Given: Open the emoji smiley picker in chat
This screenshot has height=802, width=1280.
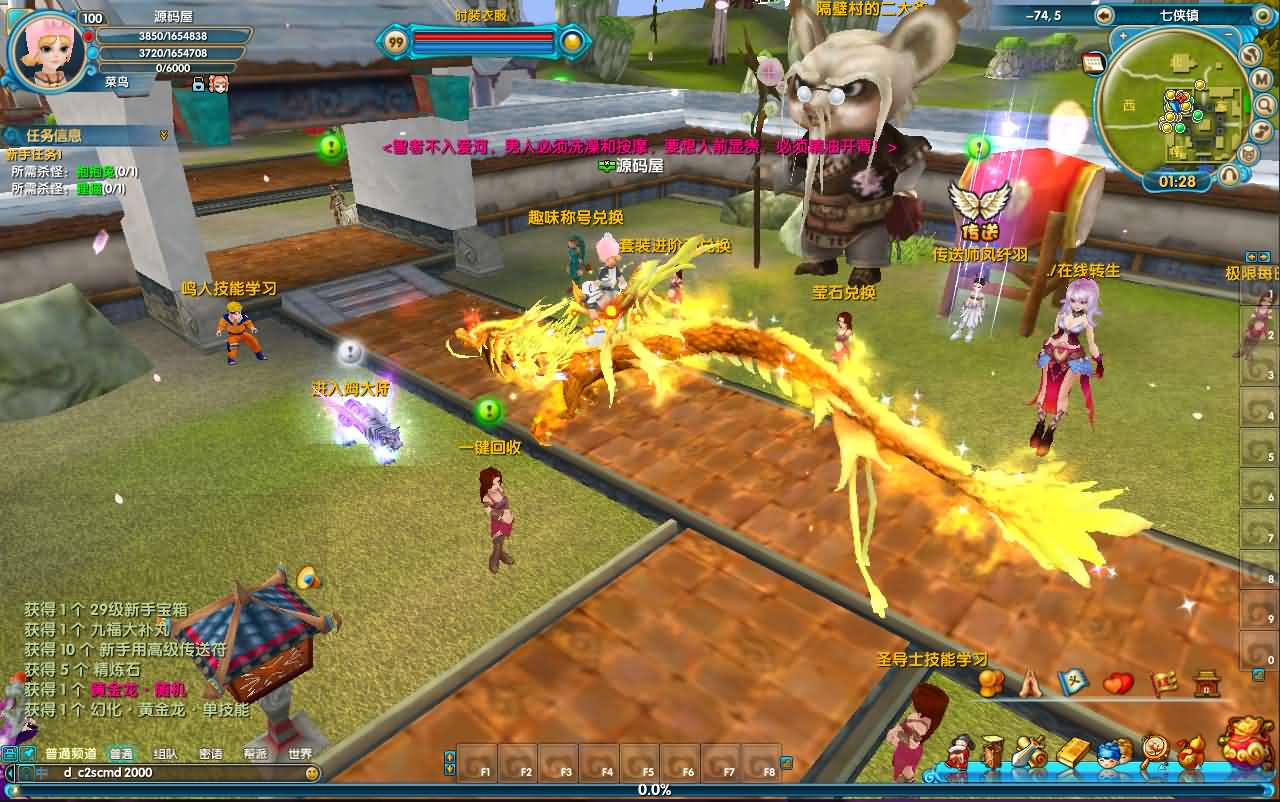Looking at the screenshot, I should click(312, 773).
